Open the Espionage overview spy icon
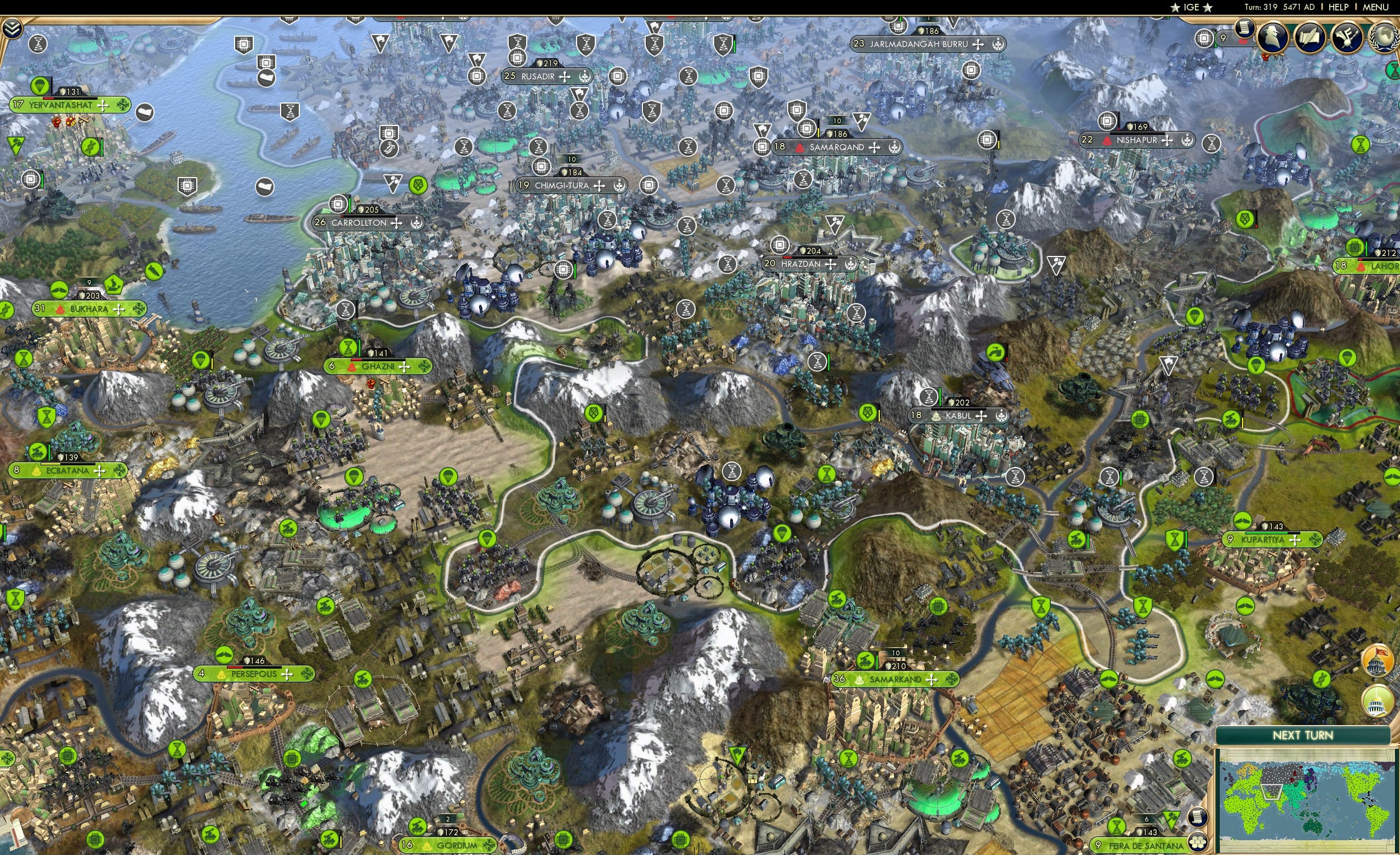This screenshot has width=1400, height=855. (1273, 38)
